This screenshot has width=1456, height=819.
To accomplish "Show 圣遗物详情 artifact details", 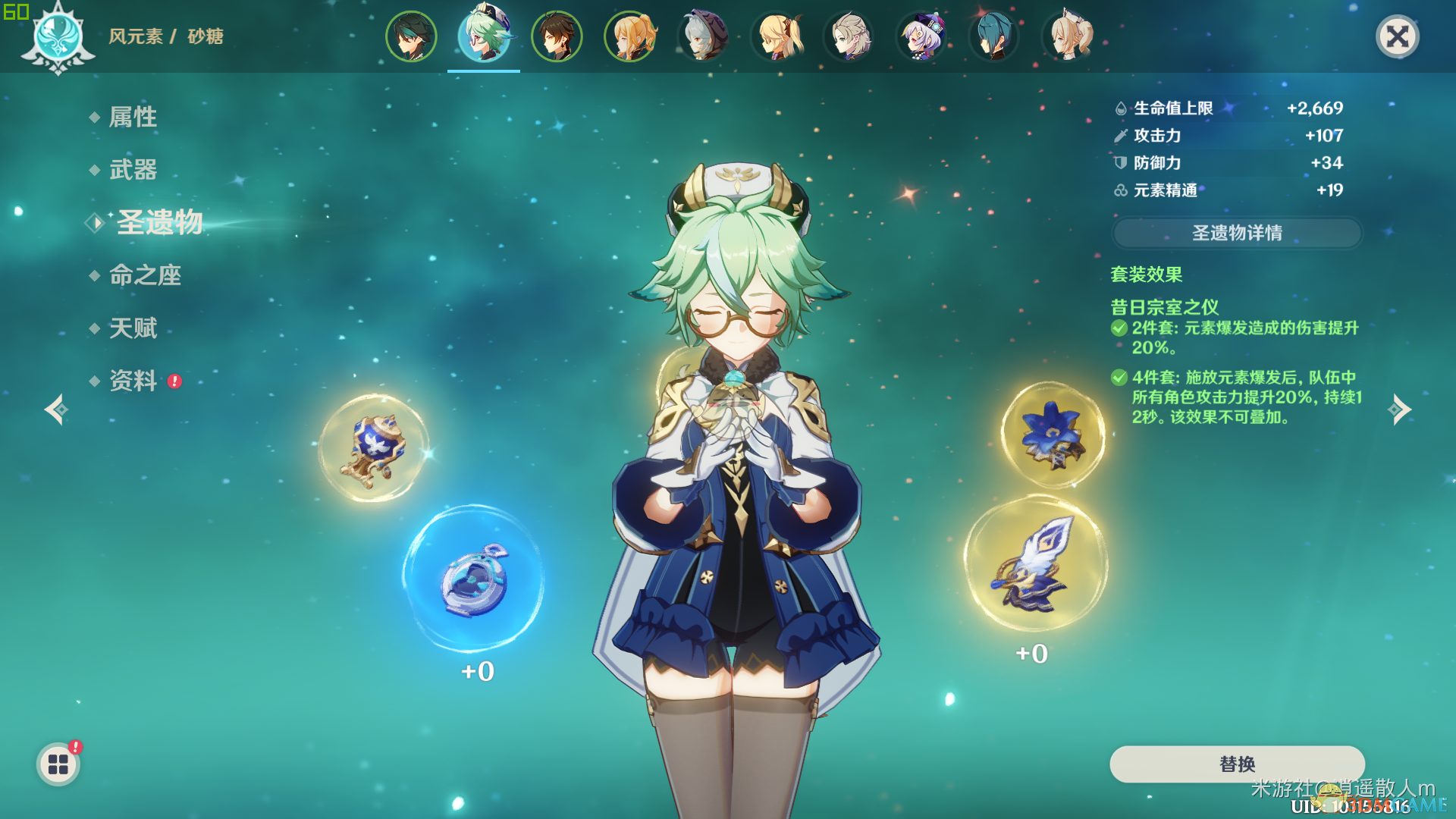I will [x=1237, y=233].
